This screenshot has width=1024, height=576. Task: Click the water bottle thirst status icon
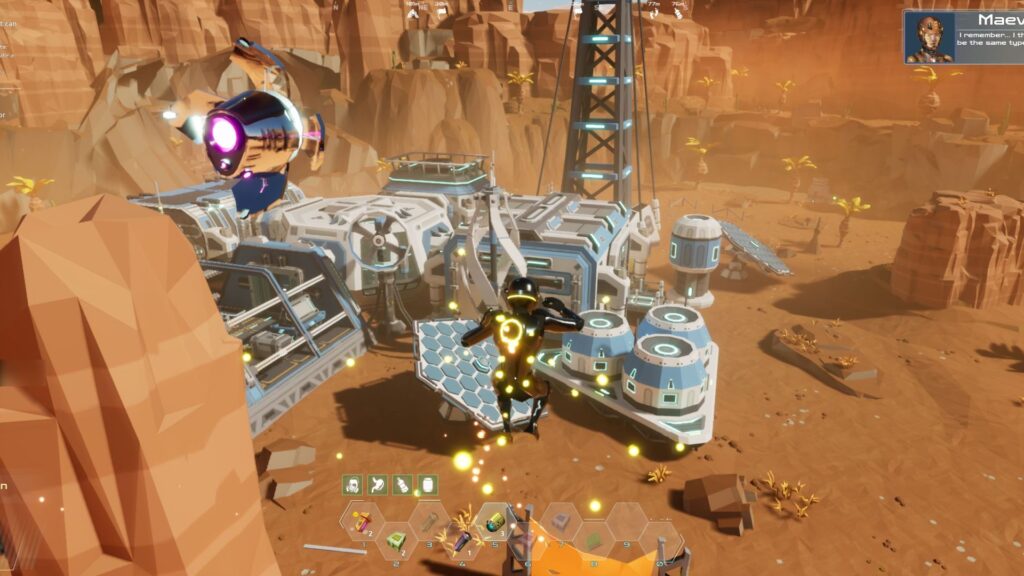[402, 485]
